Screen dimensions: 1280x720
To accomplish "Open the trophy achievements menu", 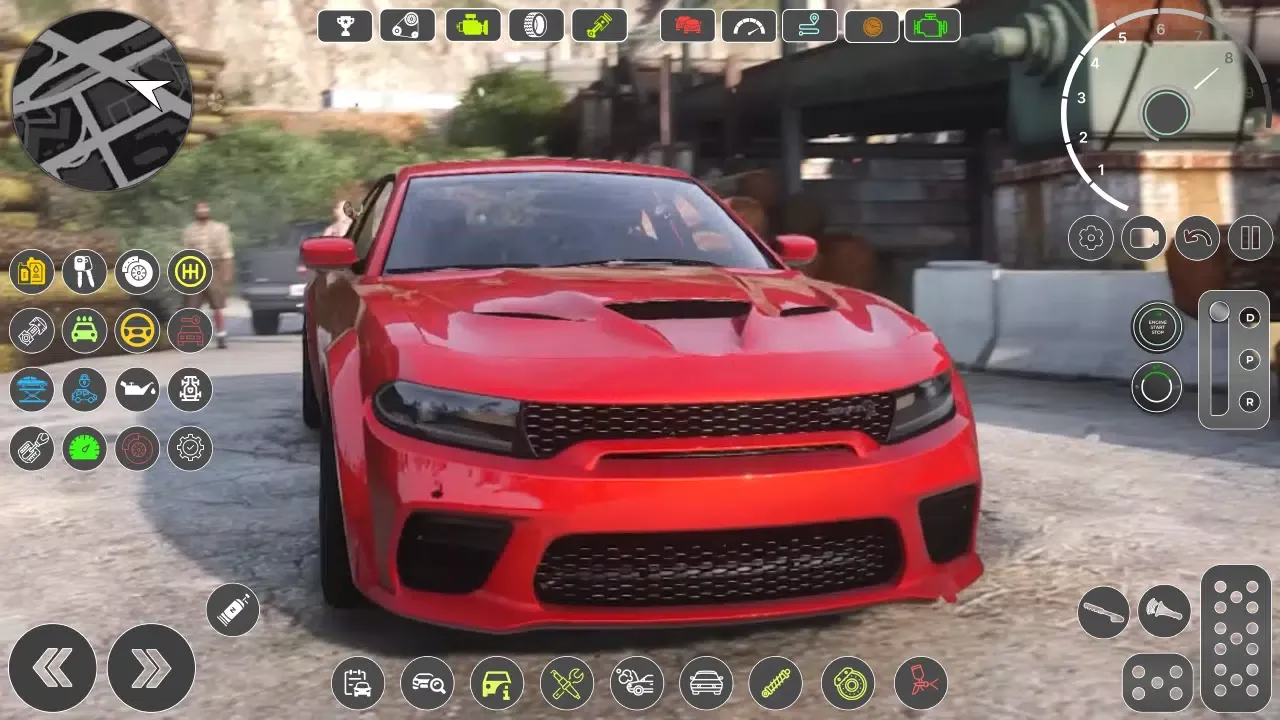I will click(344, 25).
